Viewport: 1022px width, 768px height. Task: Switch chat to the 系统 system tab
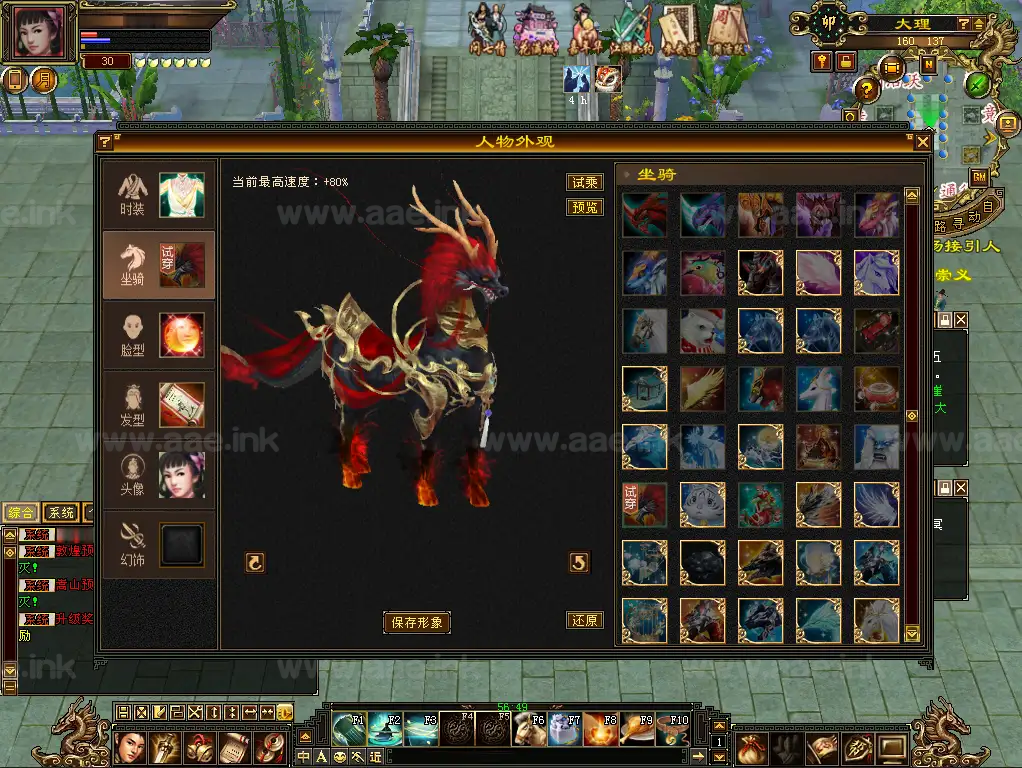point(61,513)
